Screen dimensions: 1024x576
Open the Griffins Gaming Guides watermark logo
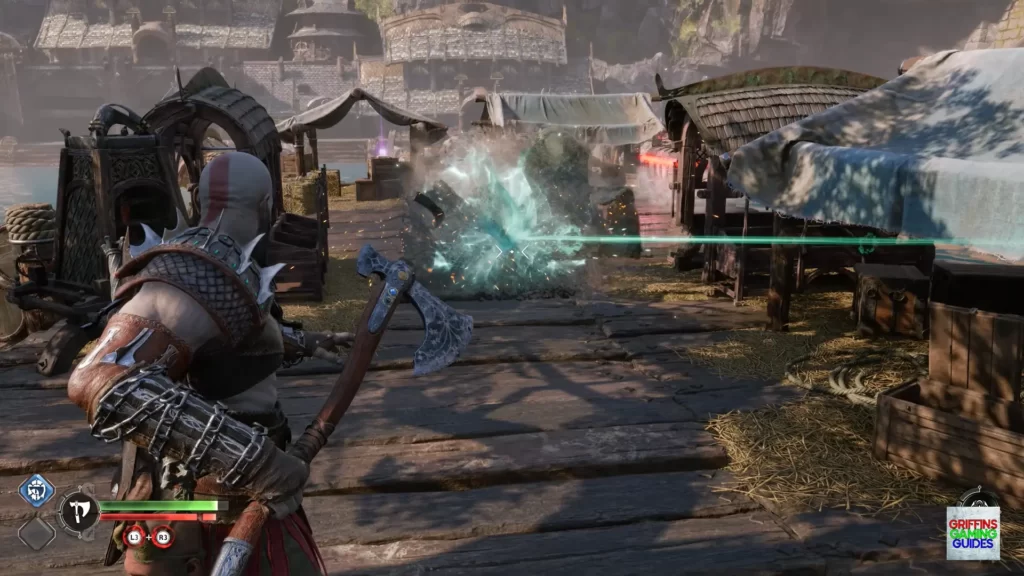click(972, 532)
